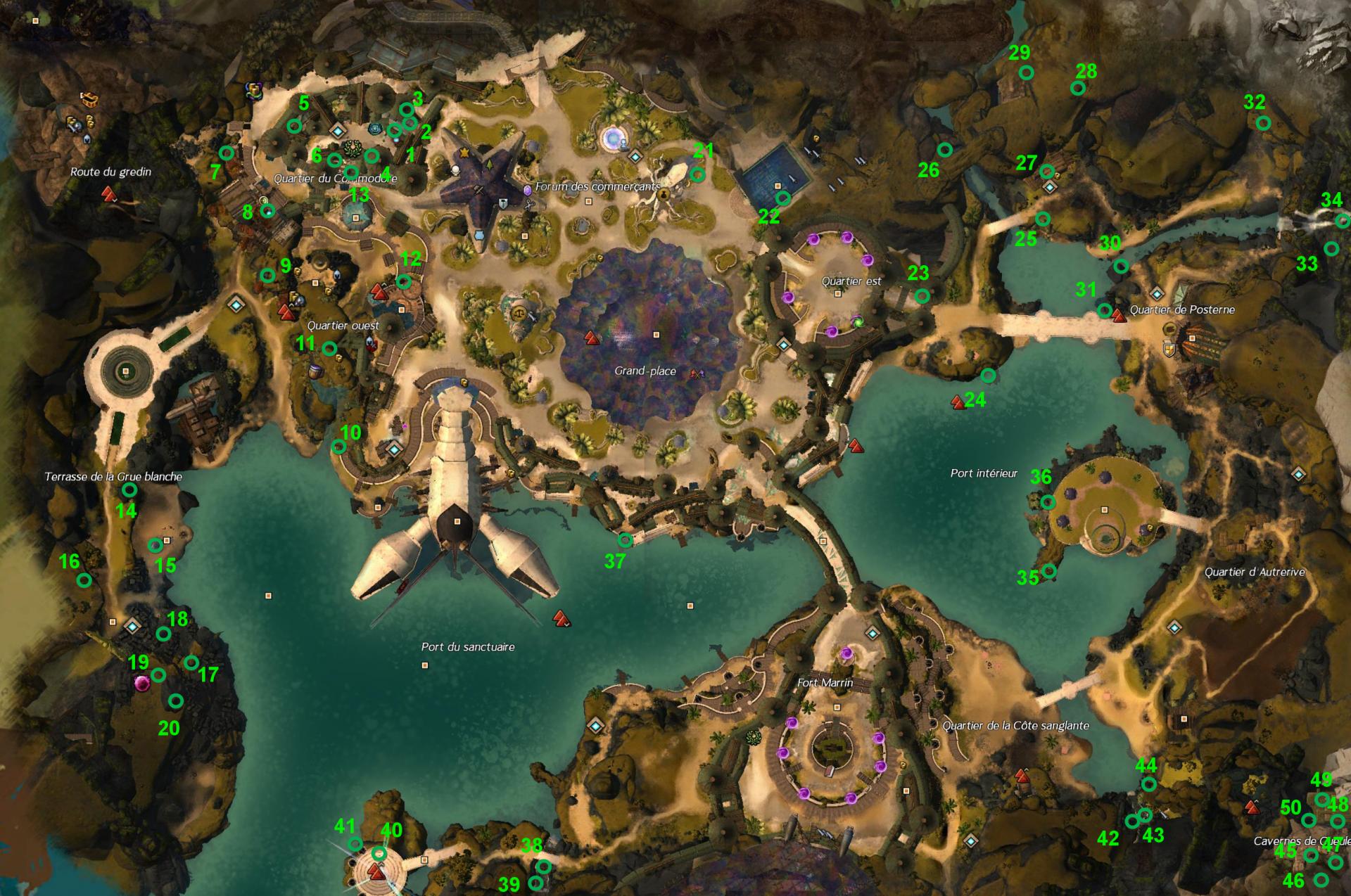1351x896 pixels.
Task: Click the green circle numbered 26
Action: click(x=945, y=150)
